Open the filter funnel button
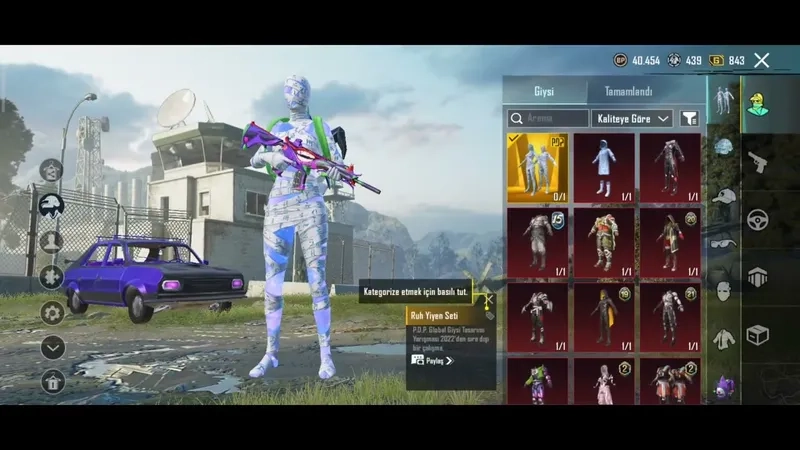This screenshot has width=800, height=450. pyautogui.click(x=689, y=119)
